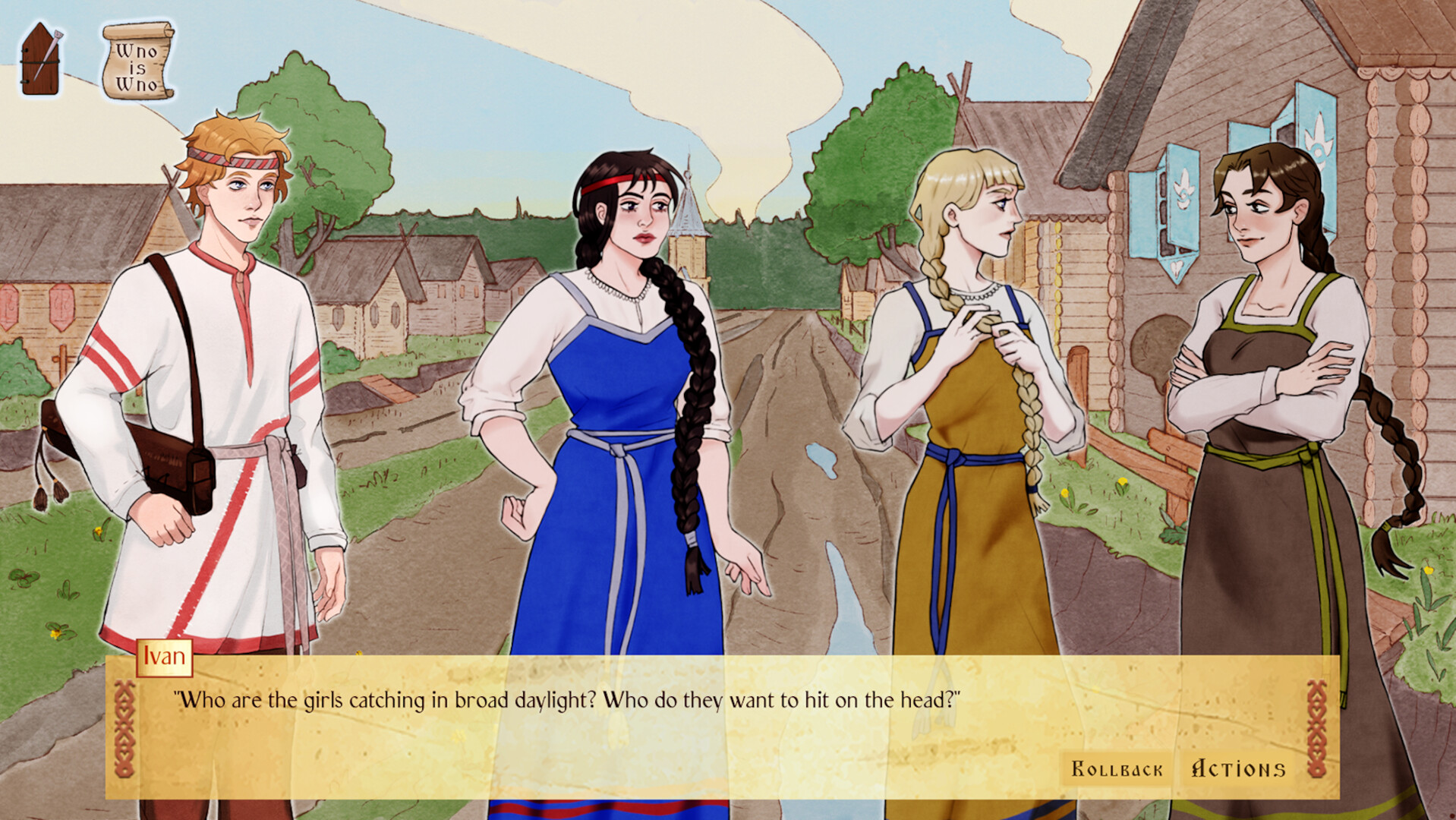Select the Actions option in the dialogue bar

click(x=1237, y=768)
